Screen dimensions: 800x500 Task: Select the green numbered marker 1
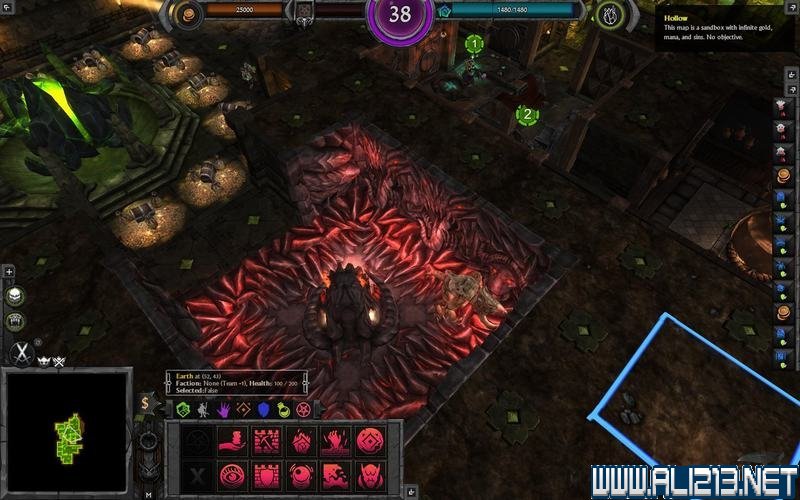(474, 44)
